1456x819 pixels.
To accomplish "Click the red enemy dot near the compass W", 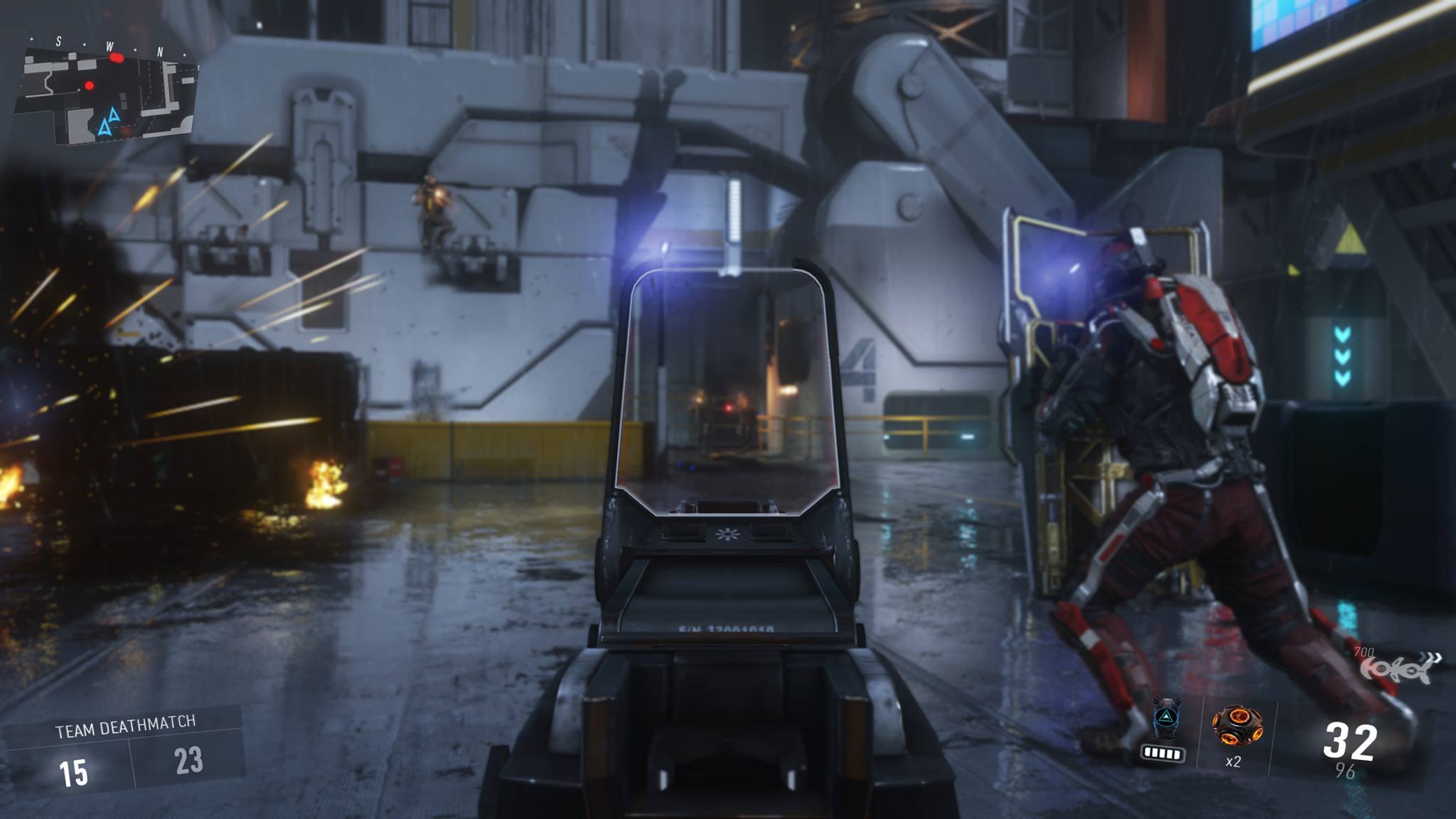I will (117, 58).
